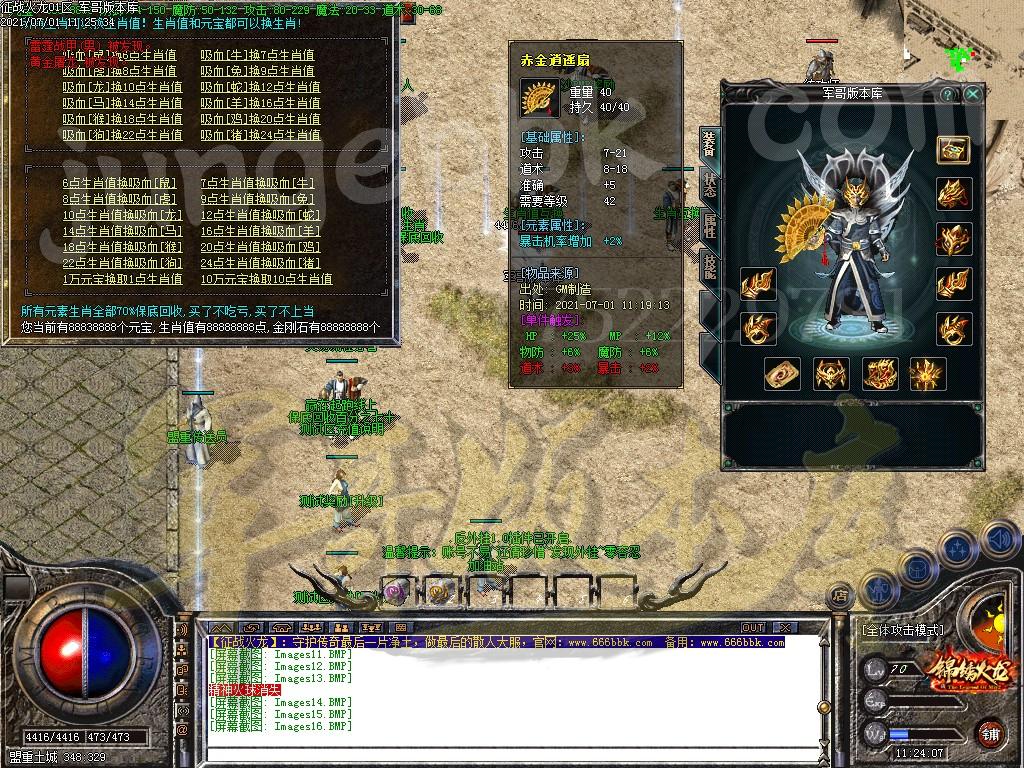Choose 吸血[猪]换24点生肖值 exchange link
Image resolution: width=1024 pixels, height=768 pixels.
pos(260,135)
